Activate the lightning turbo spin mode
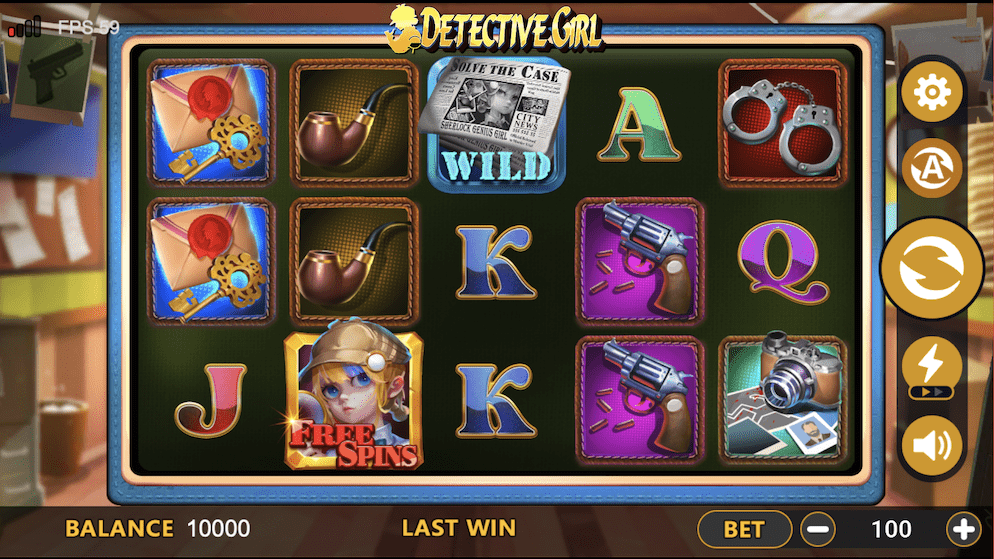 point(931,366)
